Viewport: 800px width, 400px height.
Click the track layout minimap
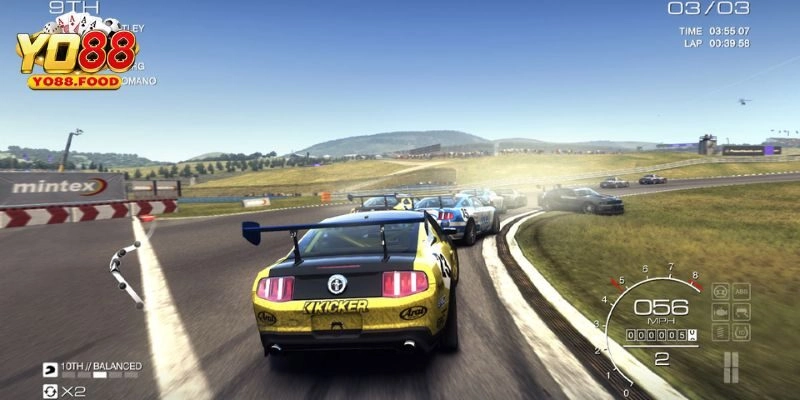pos(124,273)
